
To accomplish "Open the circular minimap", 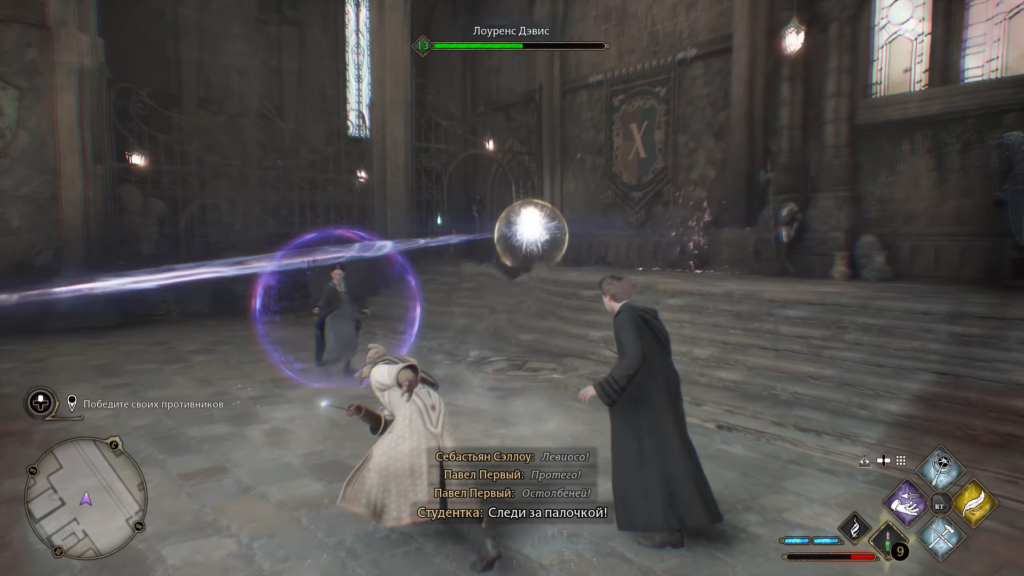I will pyautogui.click(x=86, y=497).
